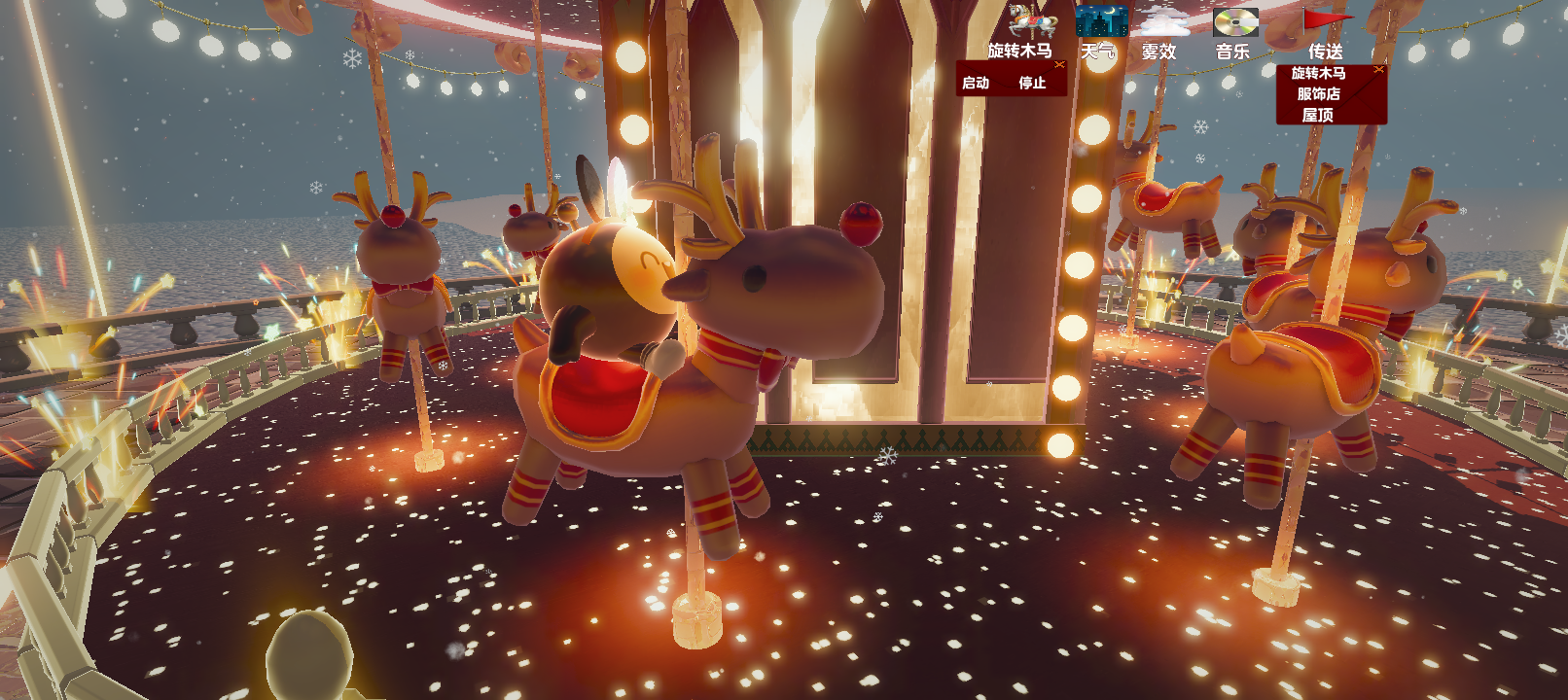Open the 传送 teleport flag menu
1568x700 pixels.
1325,21
